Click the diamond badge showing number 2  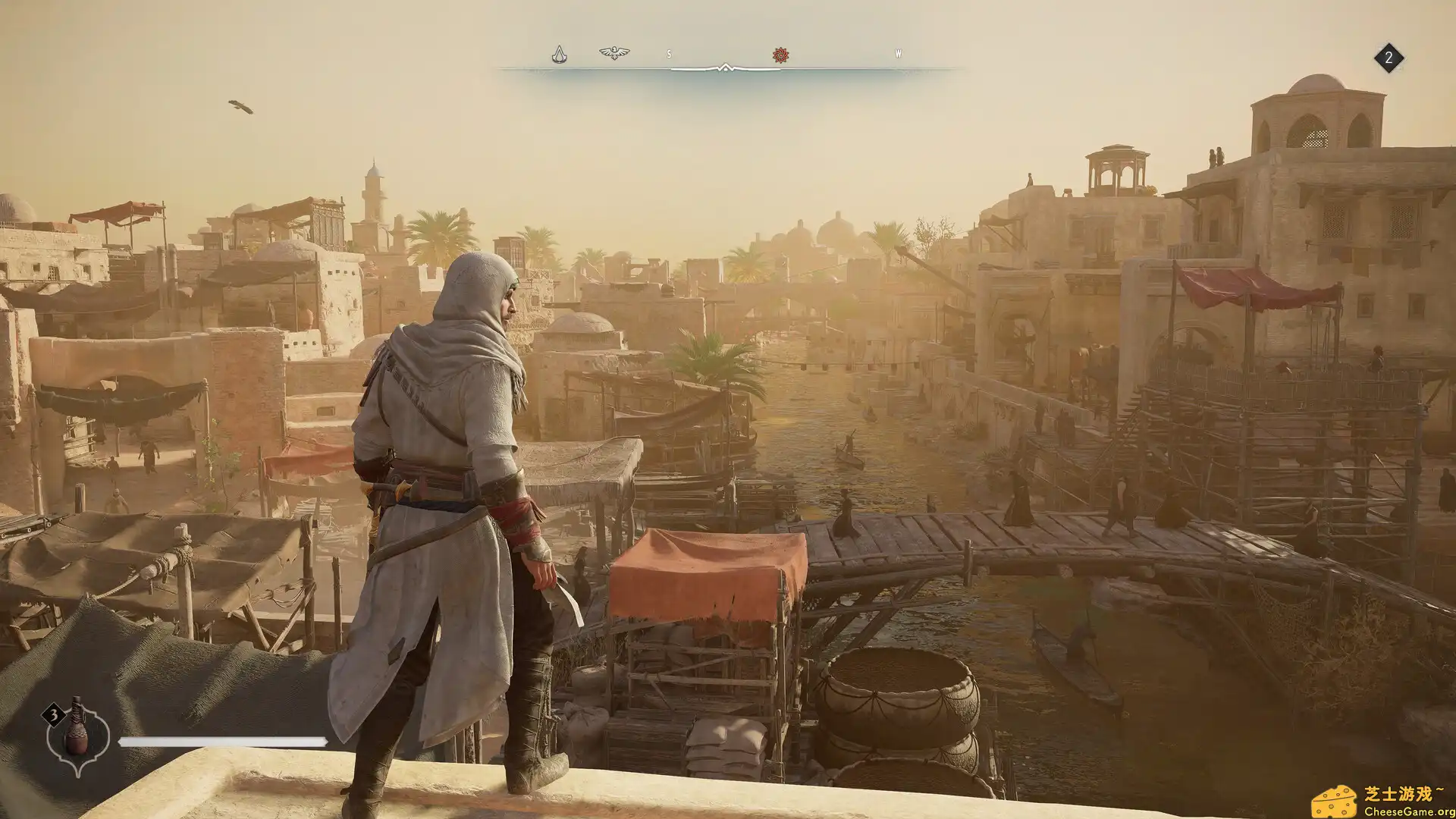[x=1390, y=58]
